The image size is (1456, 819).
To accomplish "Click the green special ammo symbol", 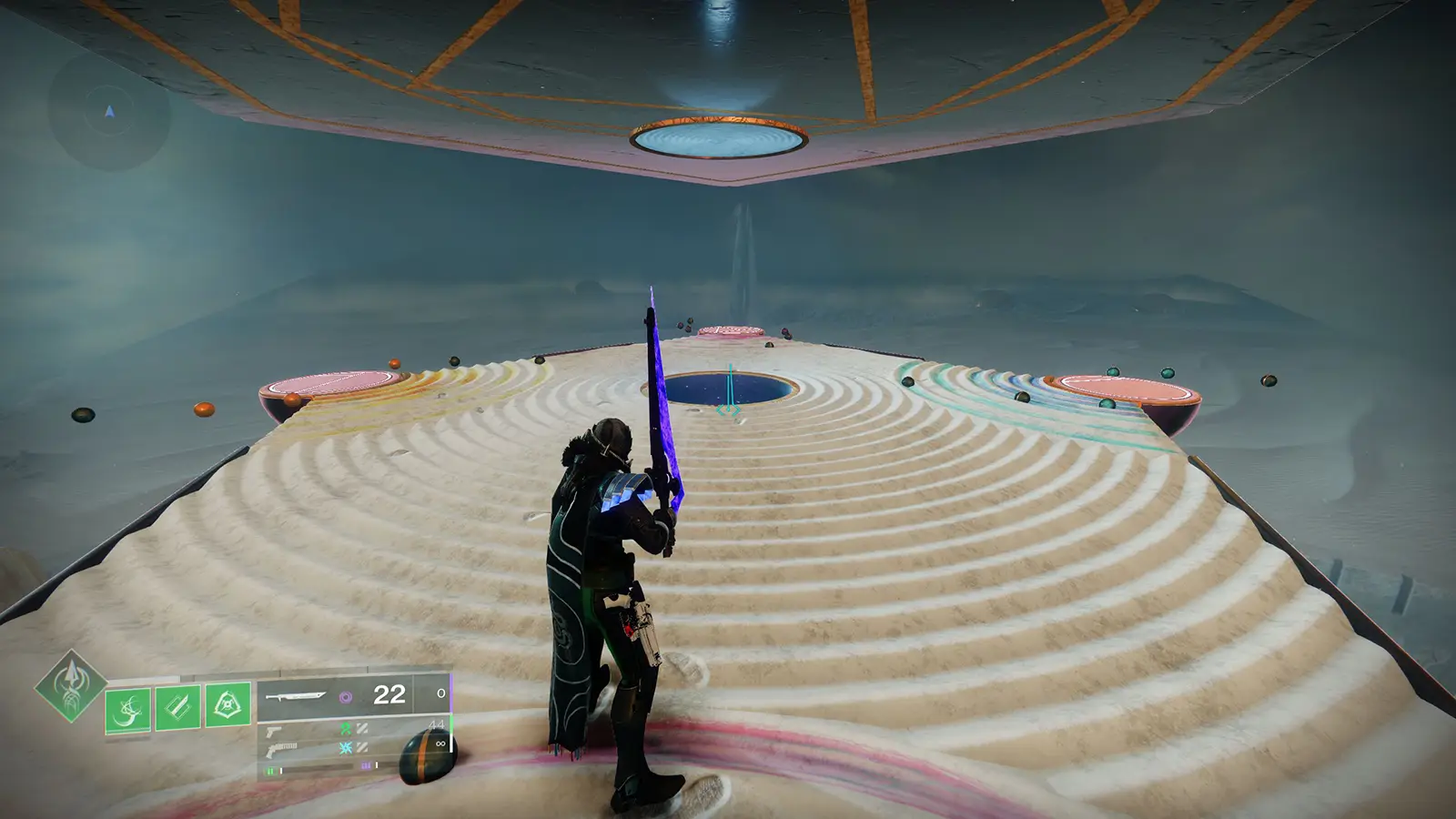I will point(348,730).
